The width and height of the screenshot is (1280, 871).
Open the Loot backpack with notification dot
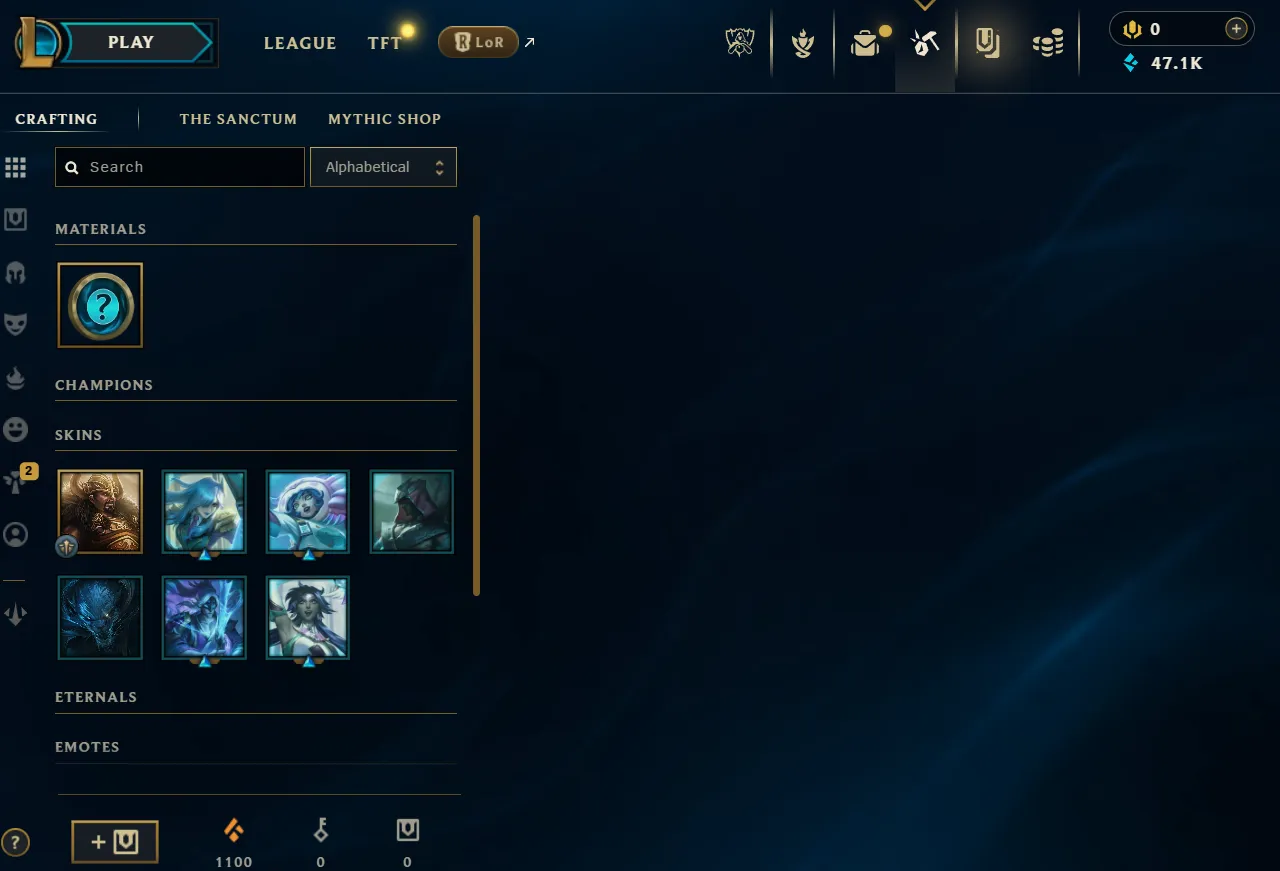(x=864, y=42)
